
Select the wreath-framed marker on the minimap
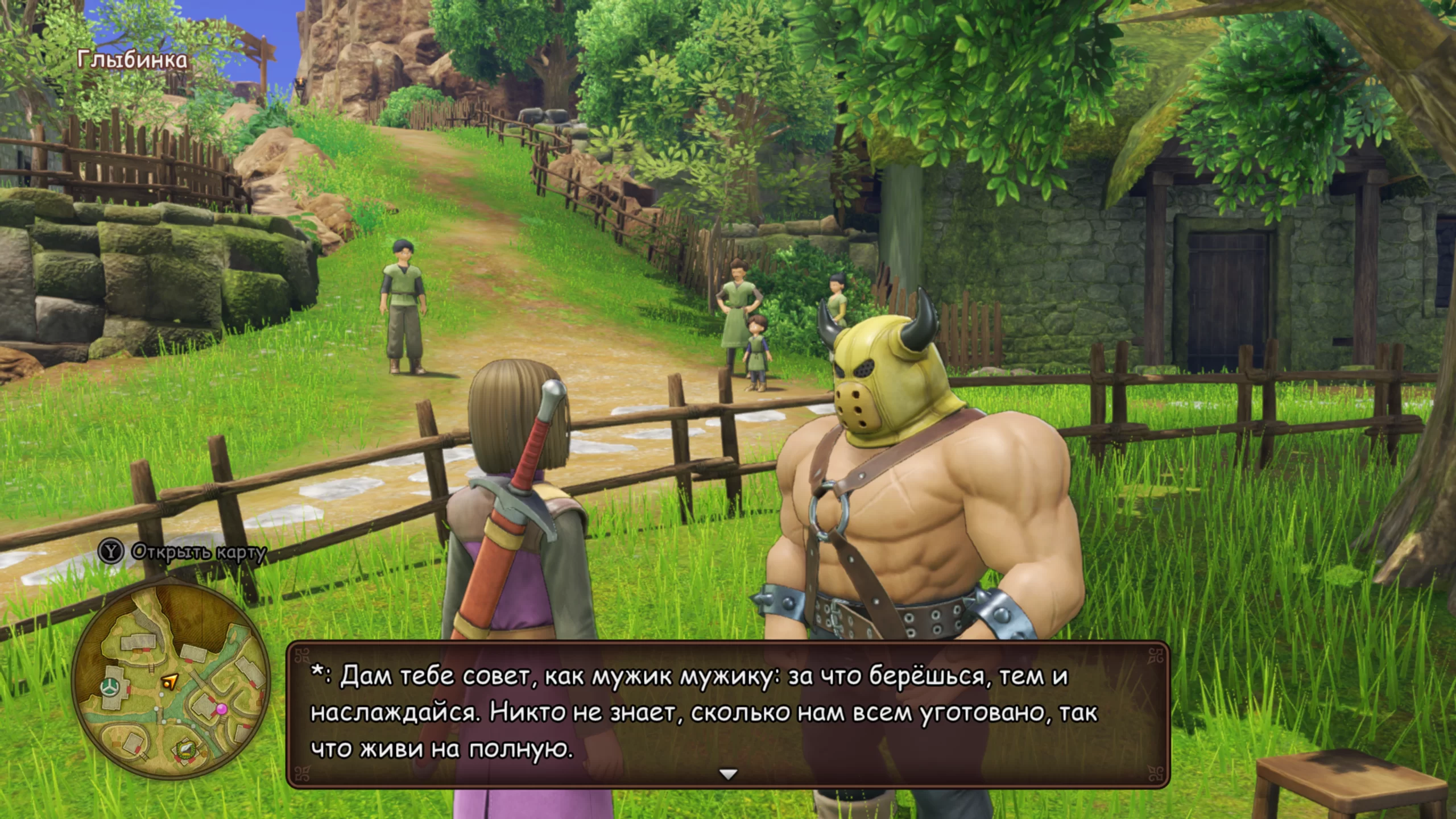click(185, 748)
